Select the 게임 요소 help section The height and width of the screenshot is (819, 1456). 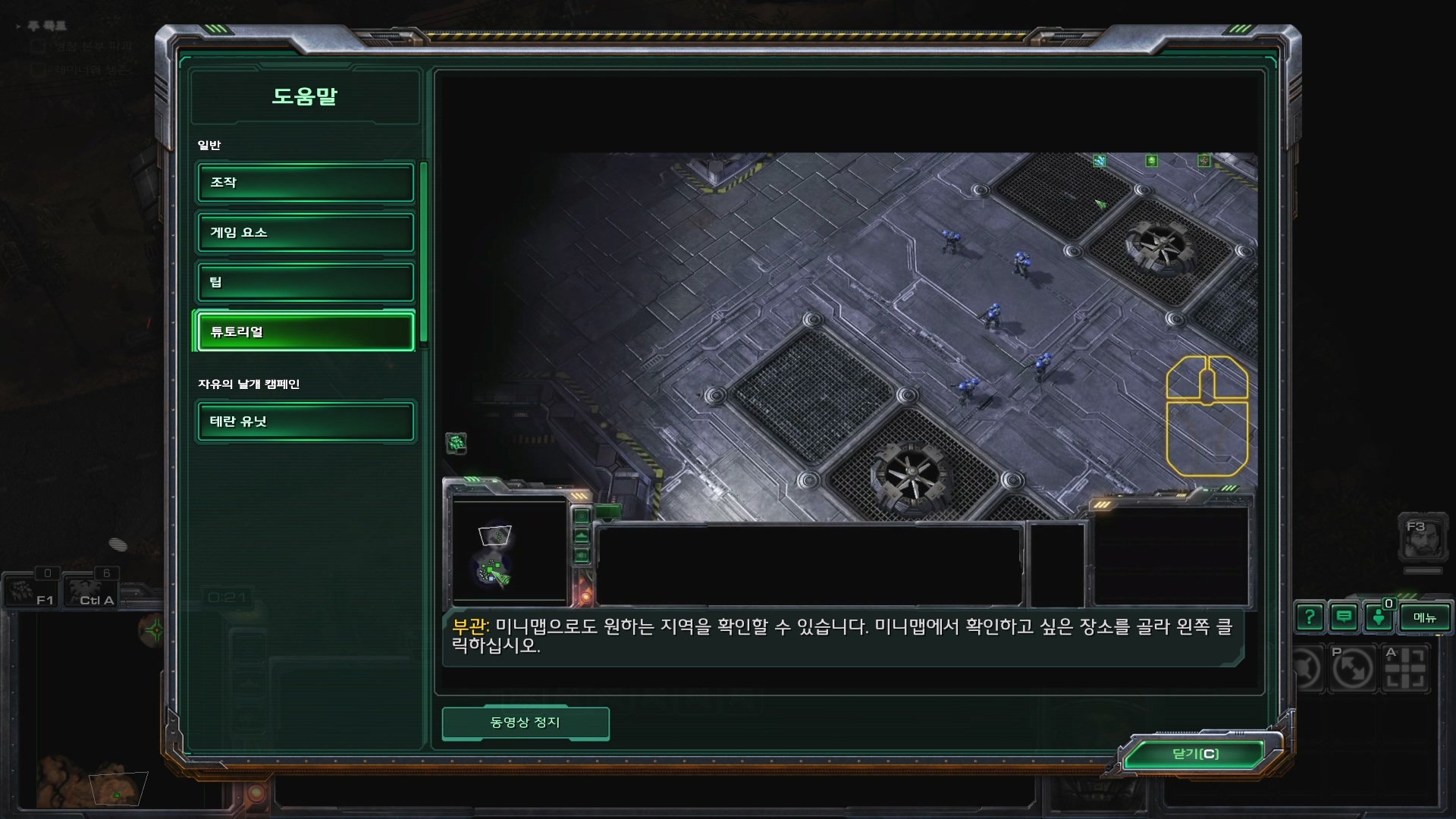(x=306, y=233)
